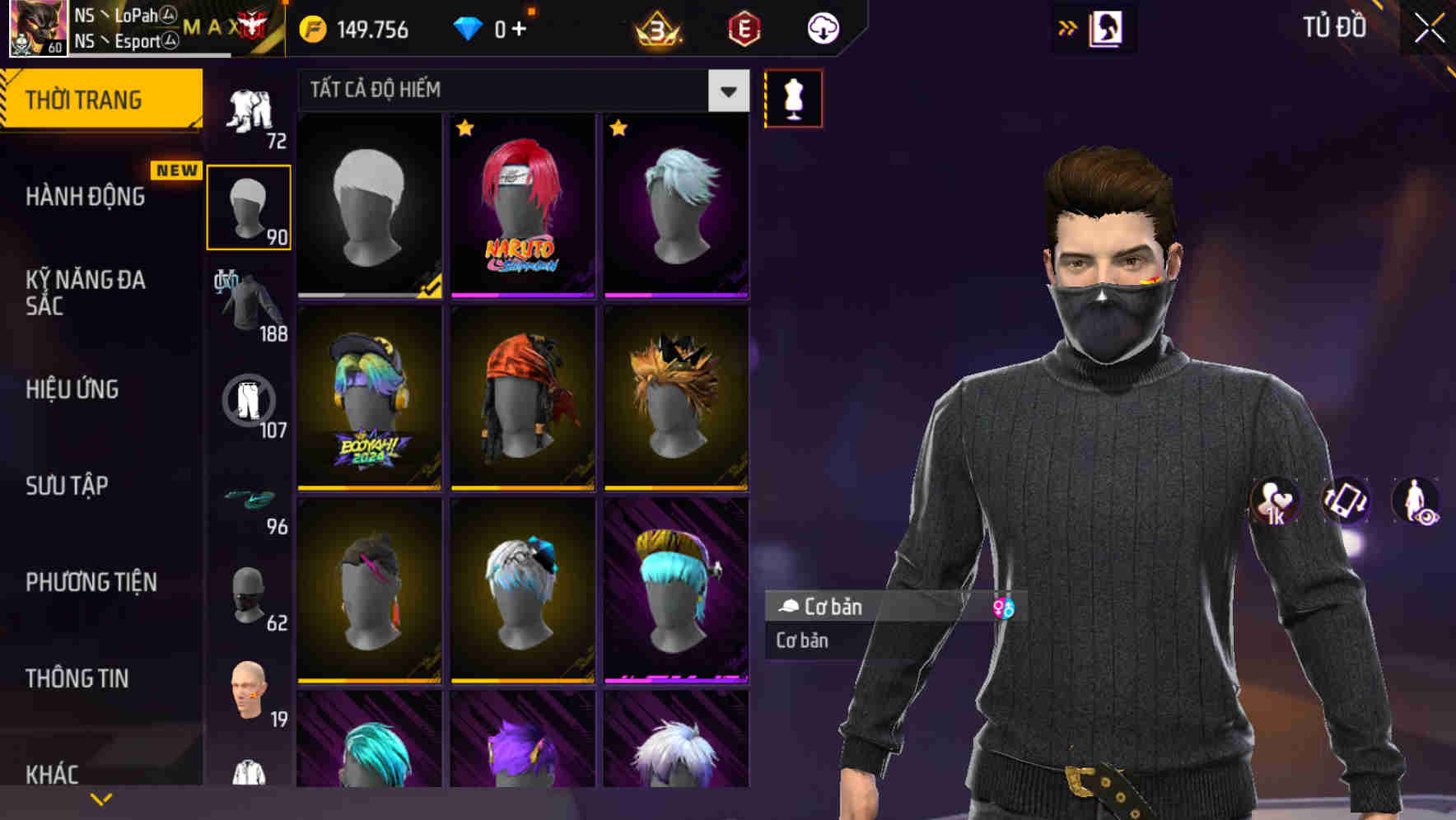Open the pants category with 107 items
Screen dimensions: 1456x820
[248, 403]
